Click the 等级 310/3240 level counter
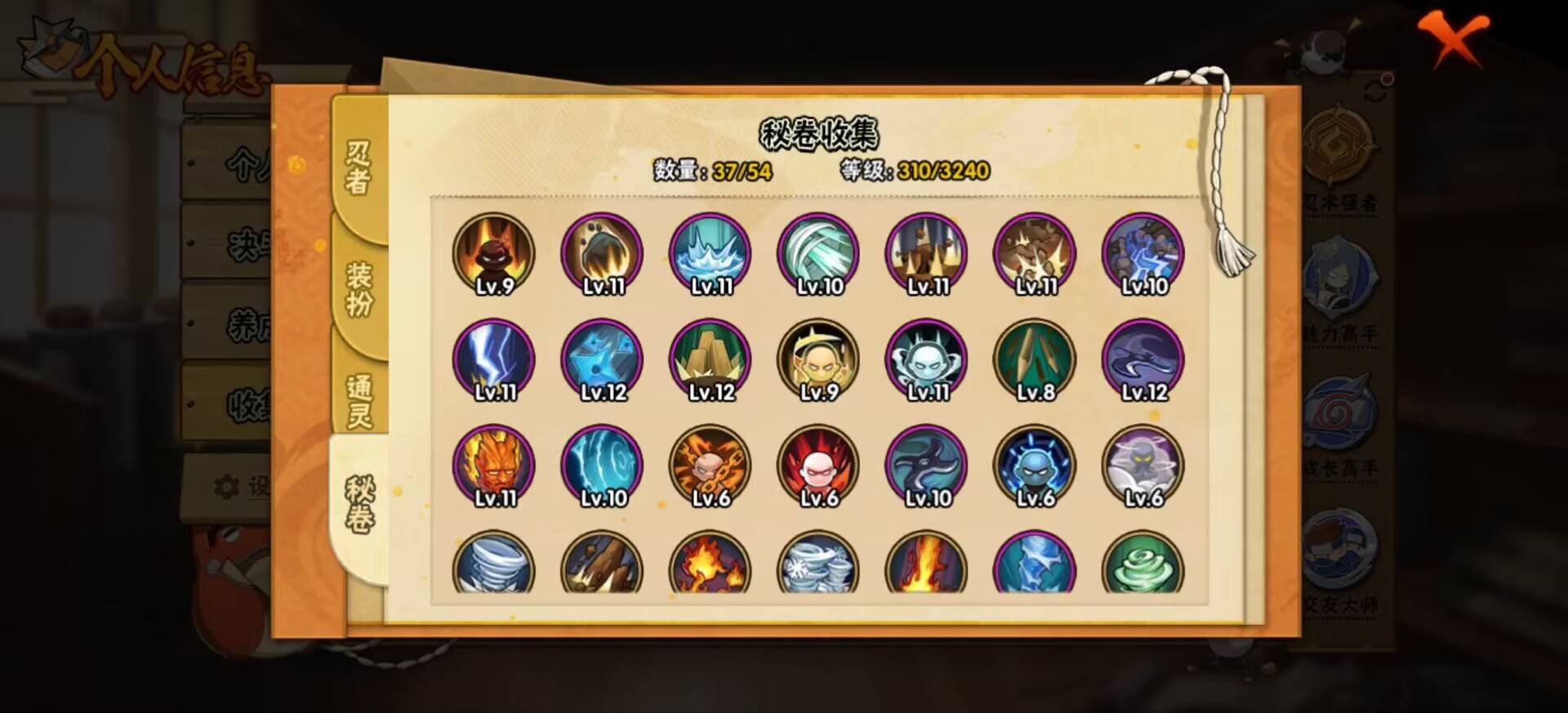 (915, 172)
